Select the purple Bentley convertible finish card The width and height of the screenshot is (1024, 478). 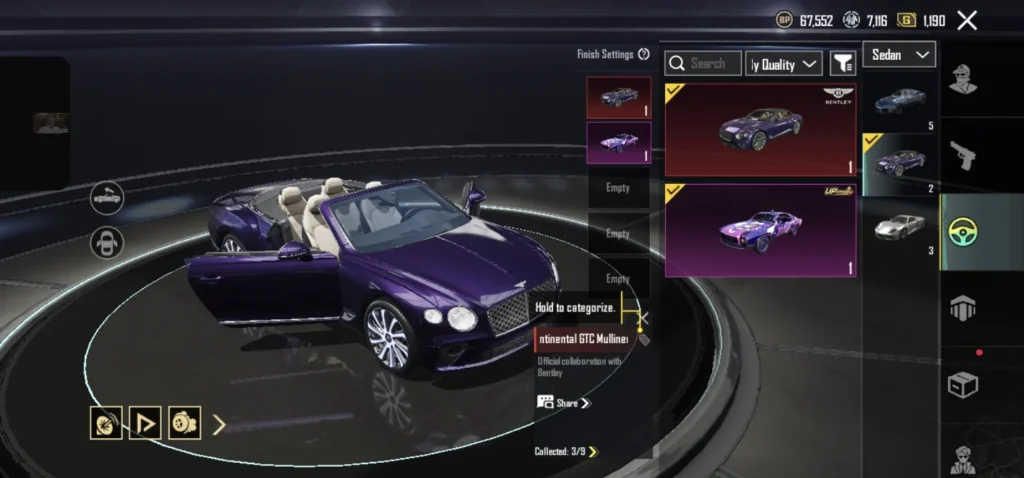pyautogui.click(x=760, y=129)
